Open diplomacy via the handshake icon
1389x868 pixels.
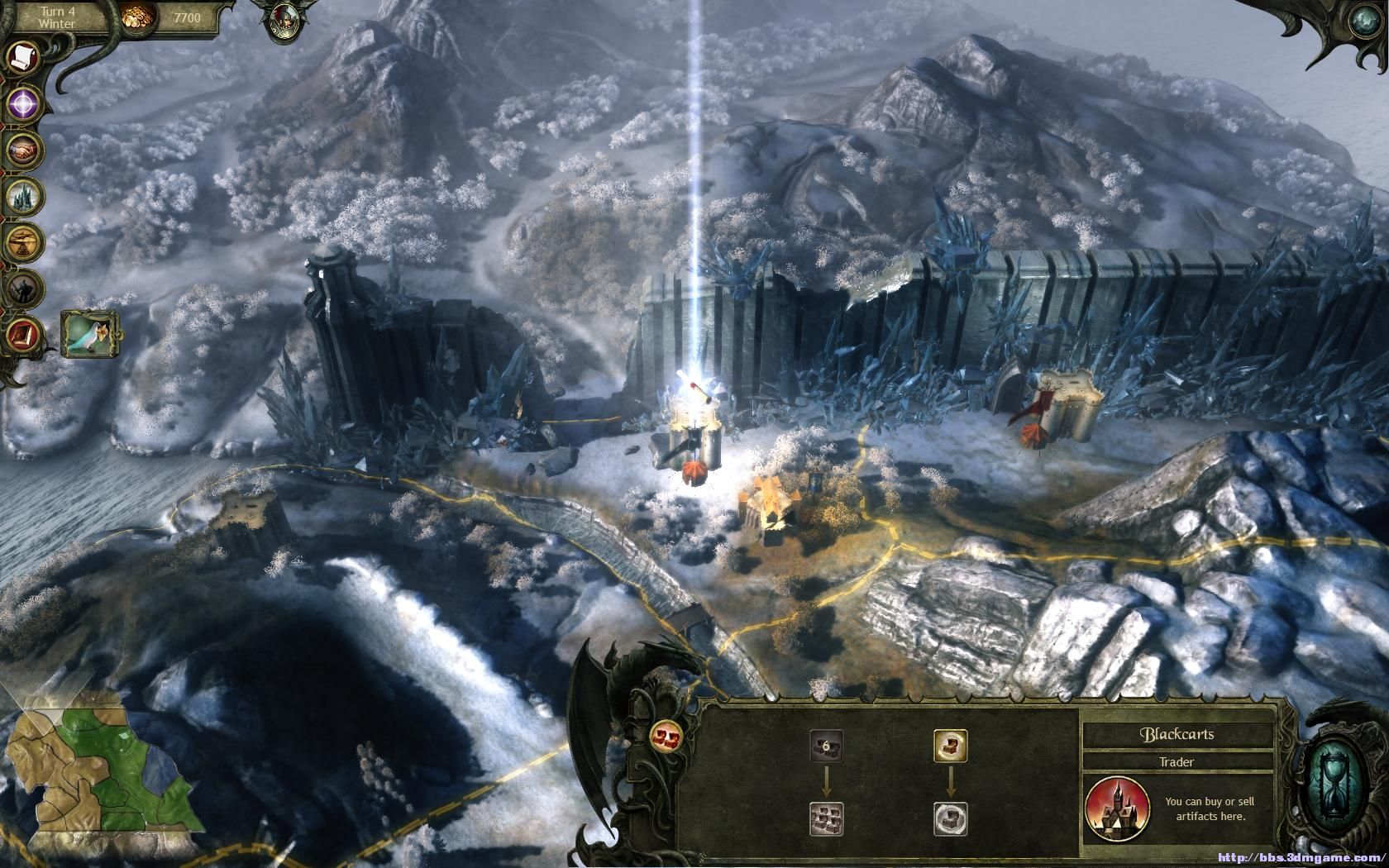[23, 150]
